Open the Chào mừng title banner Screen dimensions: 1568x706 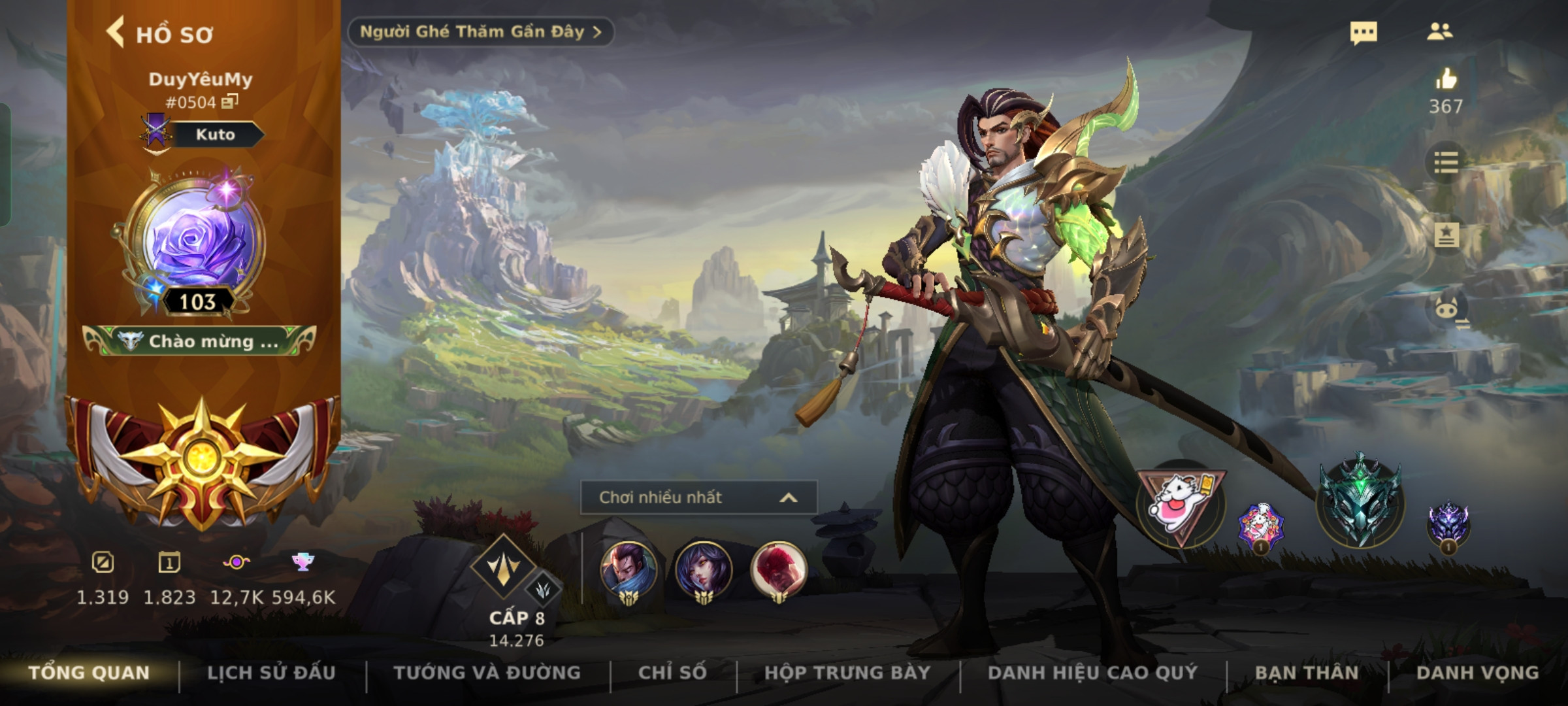[x=199, y=341]
